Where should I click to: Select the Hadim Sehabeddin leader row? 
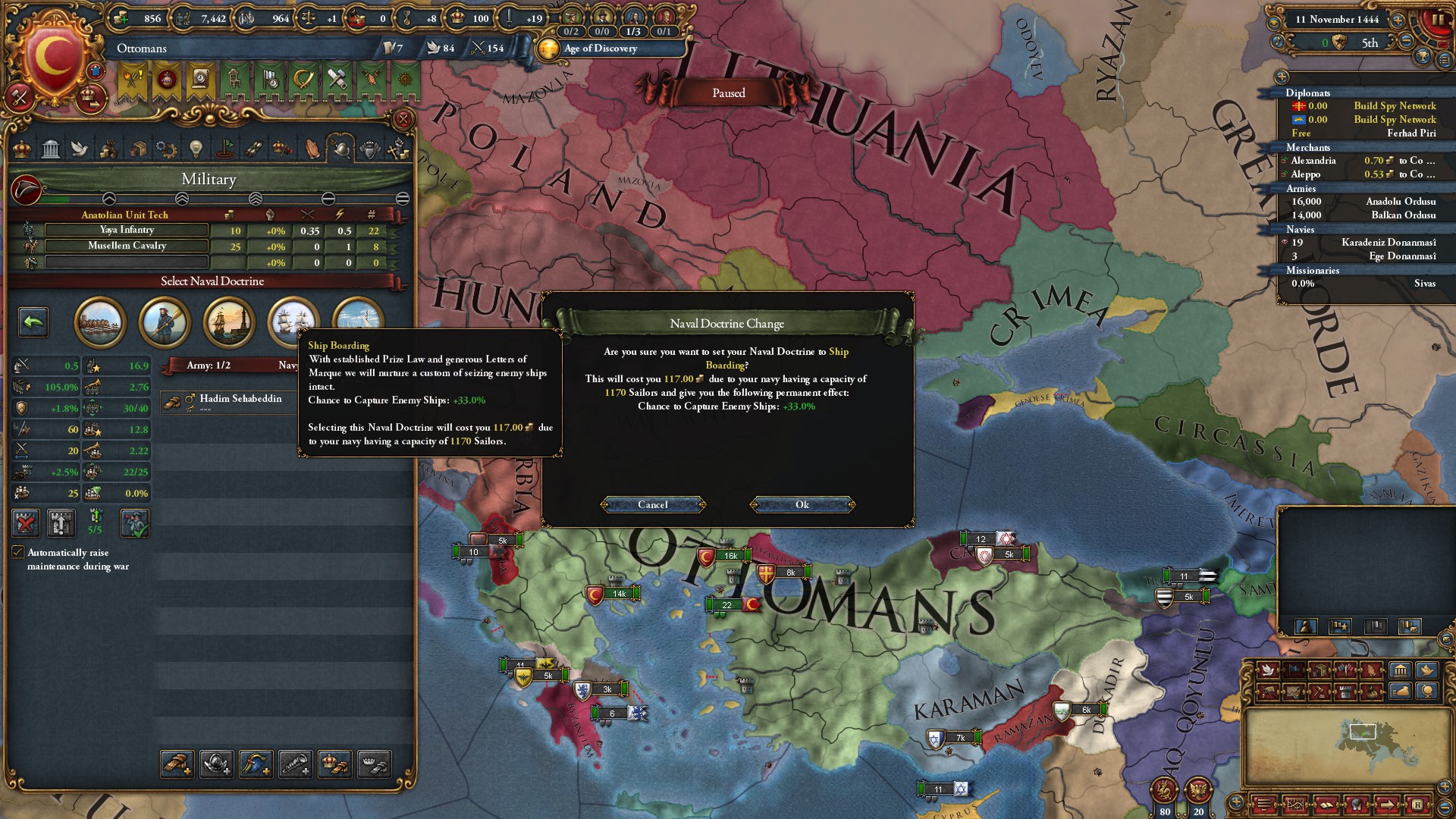click(x=240, y=400)
